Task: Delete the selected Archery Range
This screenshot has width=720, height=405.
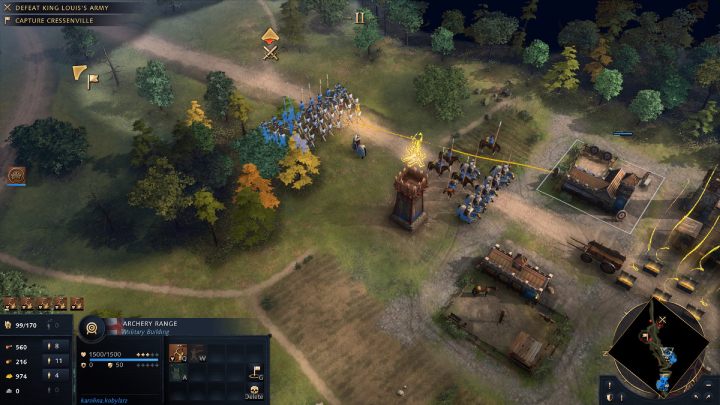Action: tap(256, 392)
